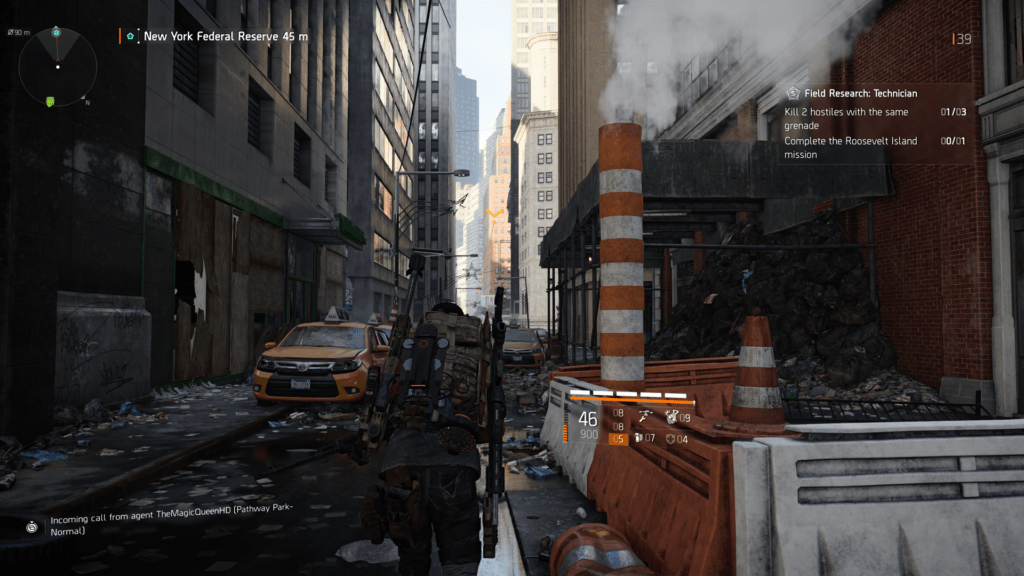1024x576 pixels.
Task: Open the Field Research: Technician objective tracker
Action: pyautogui.click(x=862, y=93)
